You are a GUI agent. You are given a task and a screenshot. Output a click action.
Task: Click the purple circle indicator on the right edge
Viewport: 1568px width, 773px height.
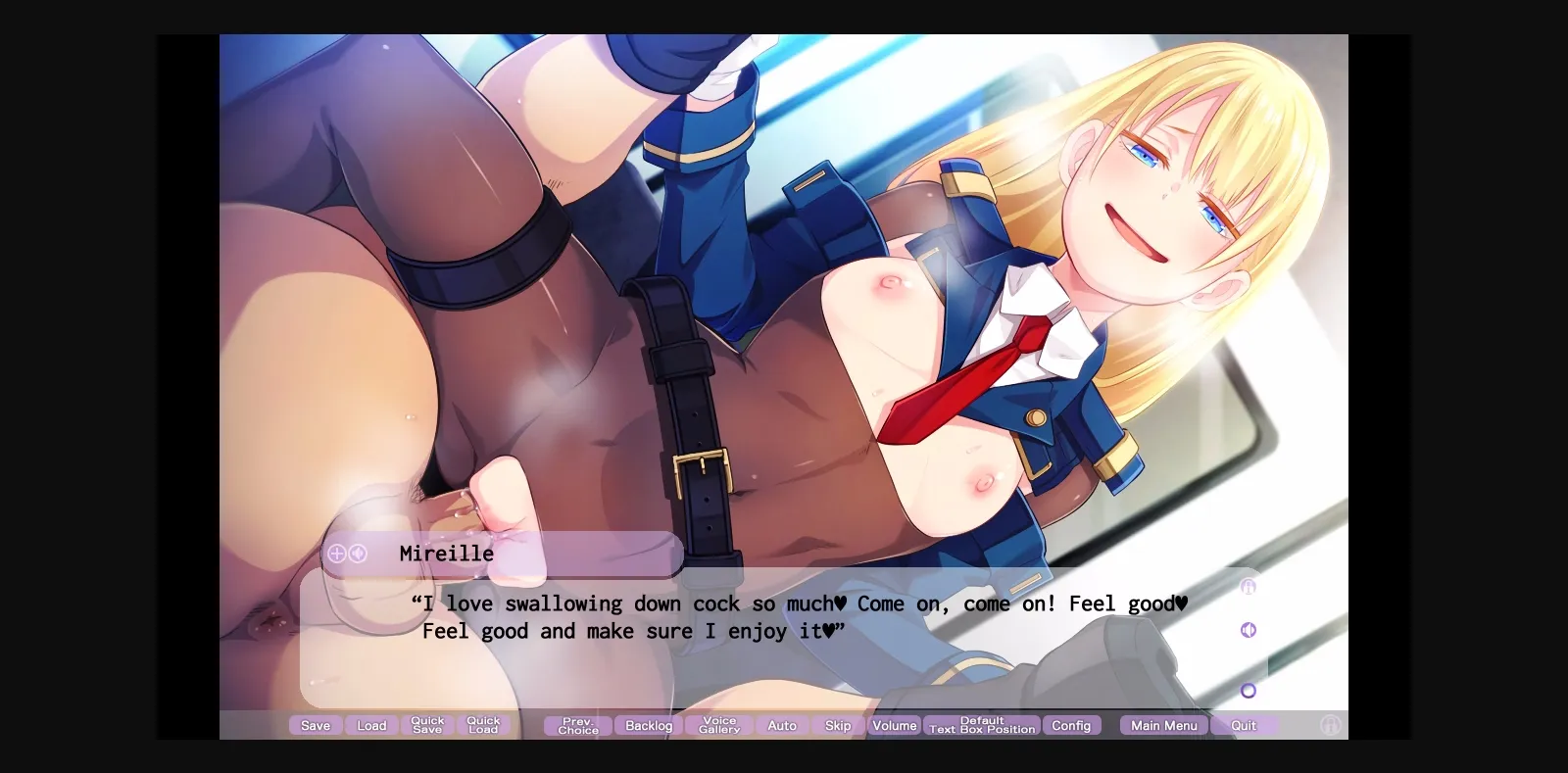point(1248,690)
